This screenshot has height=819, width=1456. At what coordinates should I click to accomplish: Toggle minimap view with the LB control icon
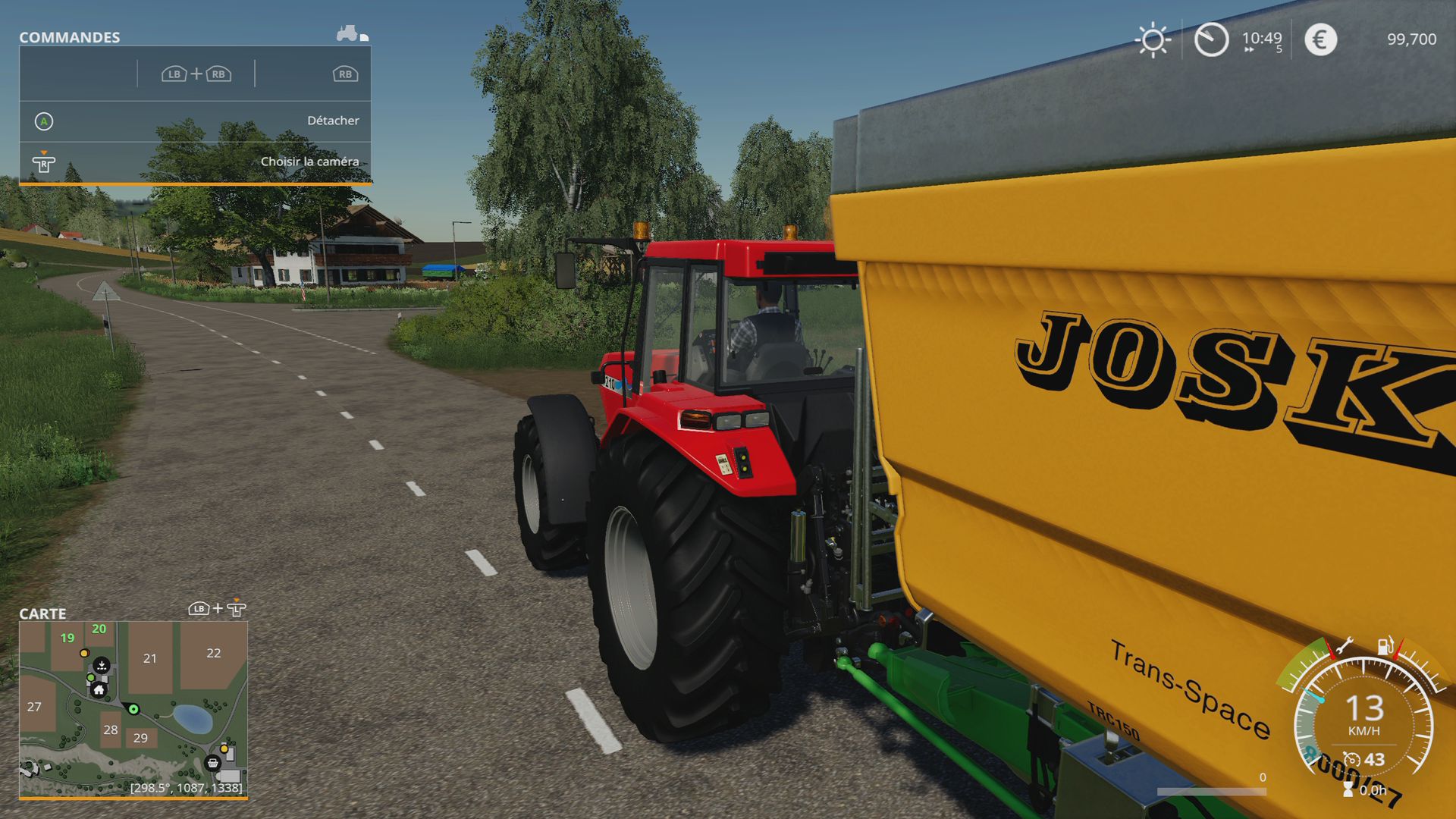[x=197, y=608]
